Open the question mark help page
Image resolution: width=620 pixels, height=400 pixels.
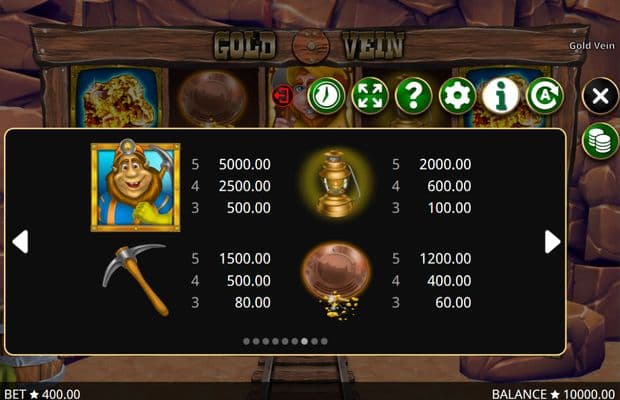coord(413,96)
